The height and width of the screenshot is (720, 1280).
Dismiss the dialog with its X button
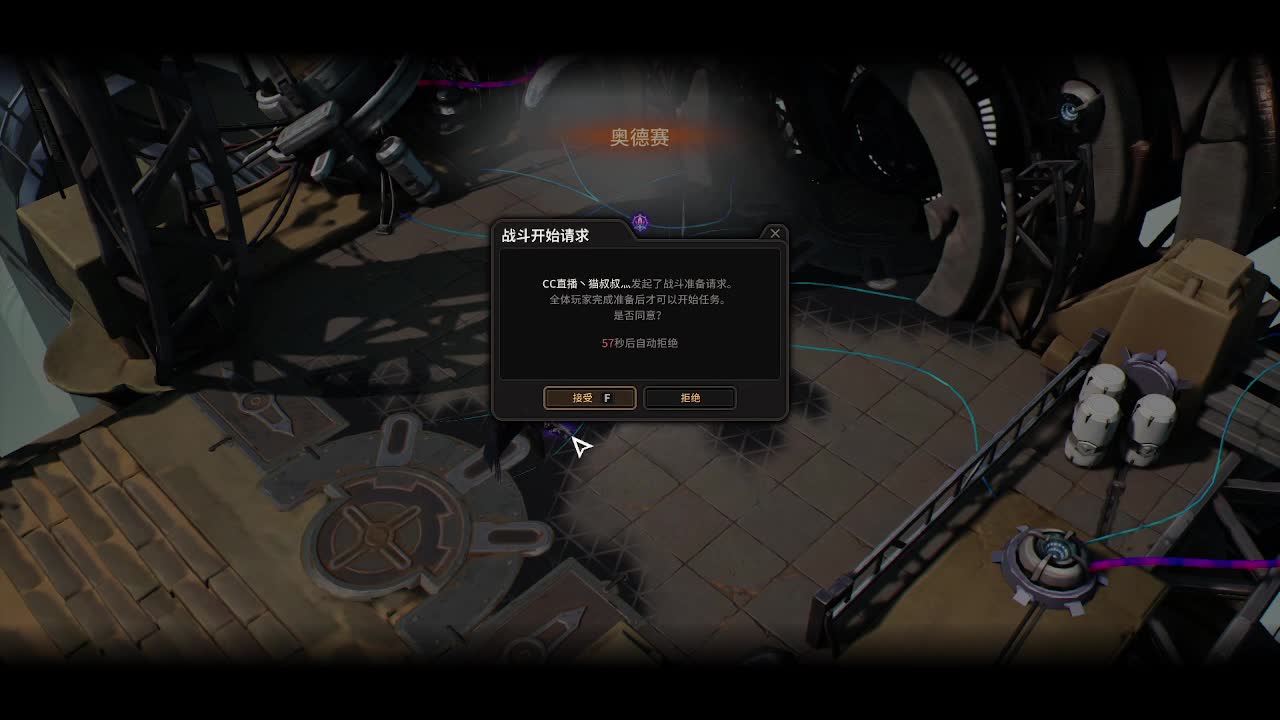coord(775,233)
